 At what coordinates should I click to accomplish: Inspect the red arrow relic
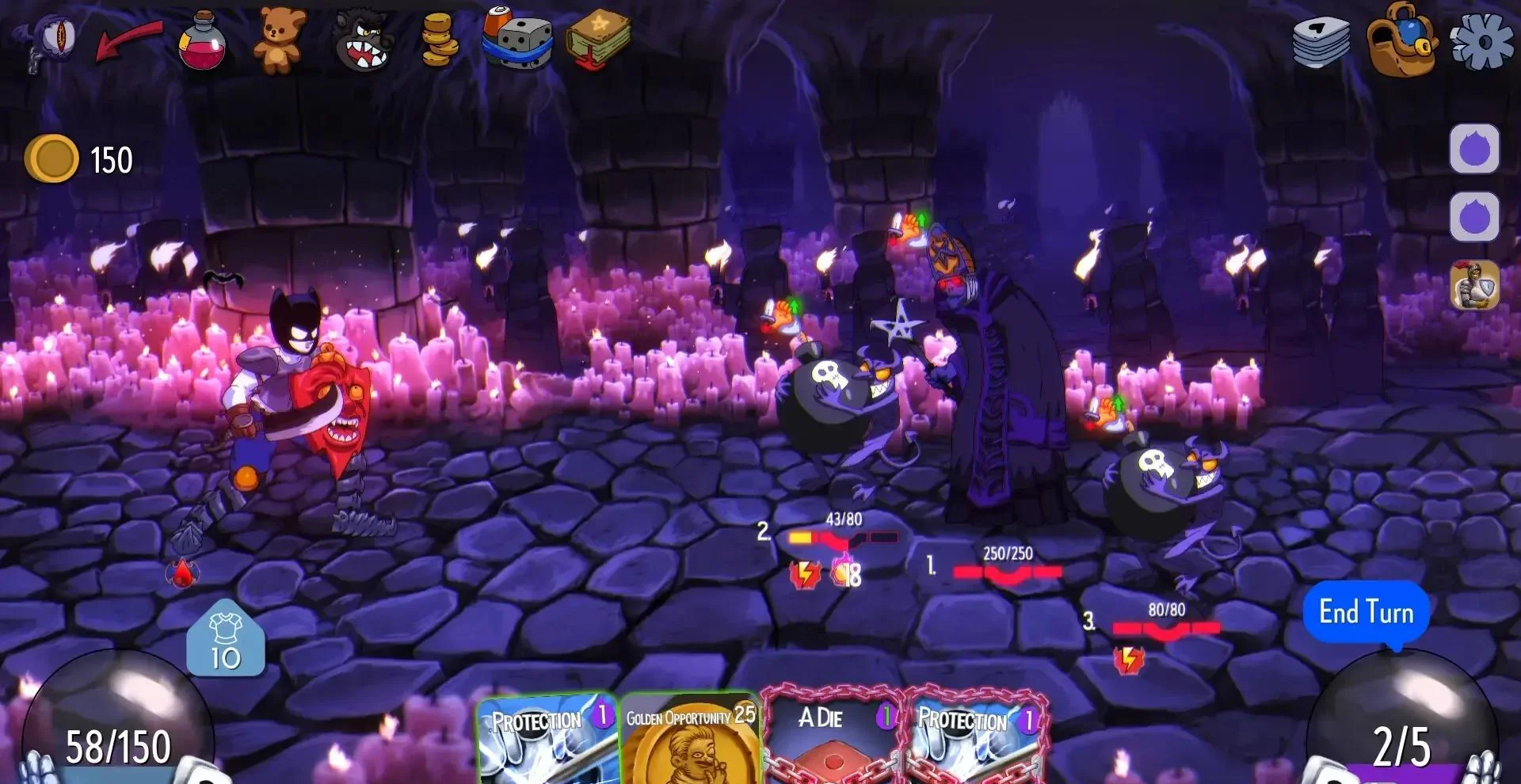click(128, 40)
